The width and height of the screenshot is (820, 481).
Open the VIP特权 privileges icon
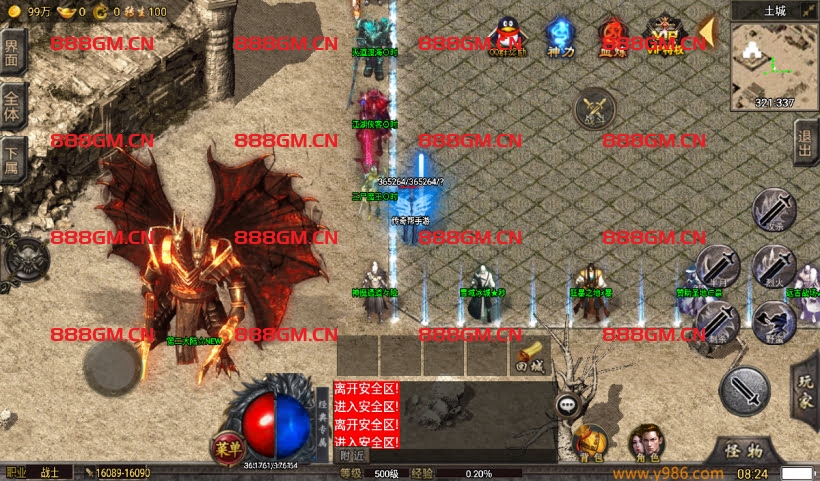click(661, 37)
